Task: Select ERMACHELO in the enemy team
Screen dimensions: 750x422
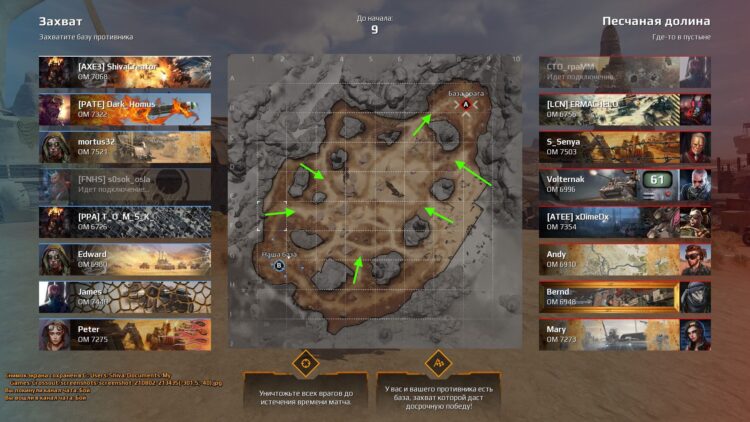Action: pyautogui.click(x=624, y=109)
